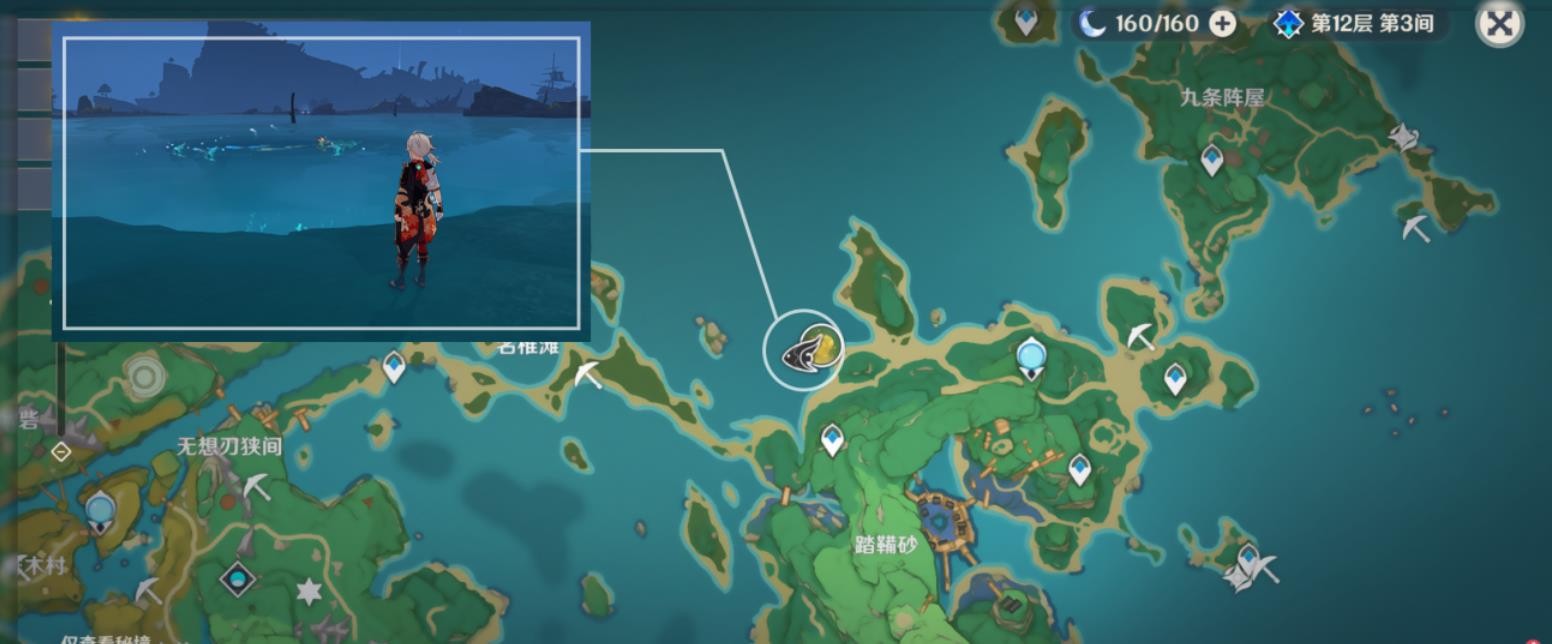
Task: Choose the teleport waypoint under 九条阵屋
Action: click(x=1212, y=160)
